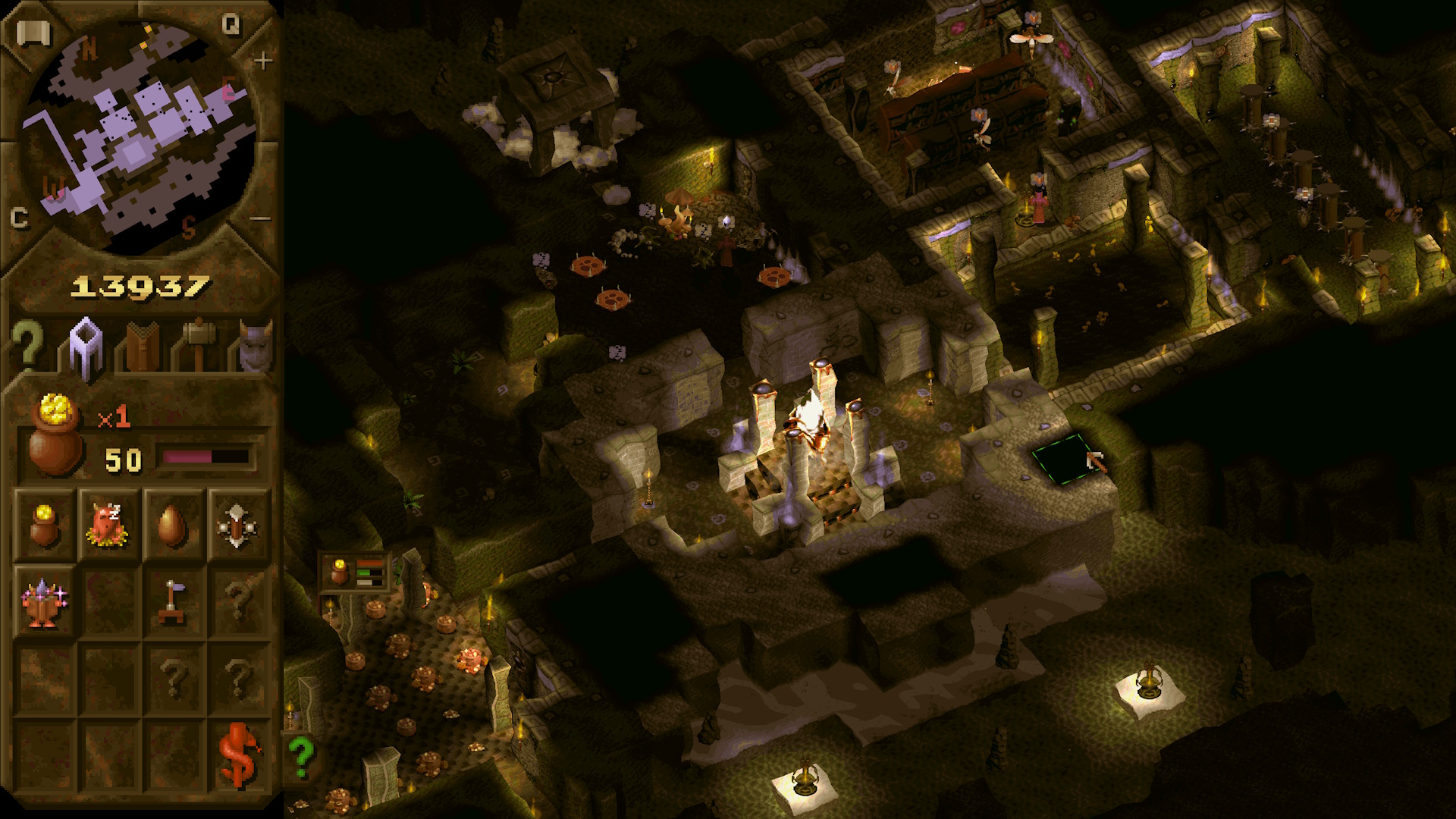Toggle the C button beside the minimap
Image resolution: width=1456 pixels, height=819 pixels.
(19, 218)
